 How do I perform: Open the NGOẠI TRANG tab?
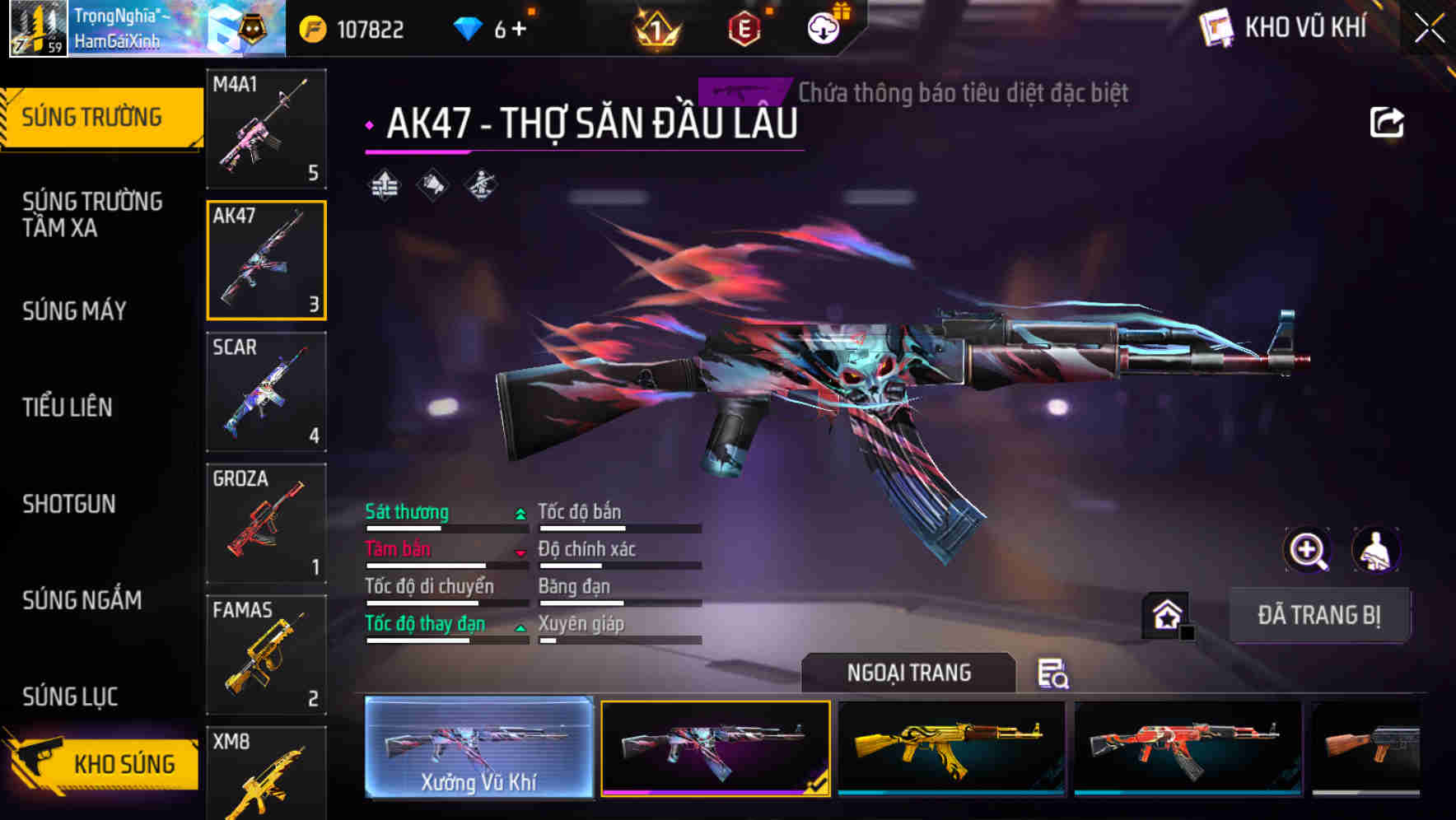[x=910, y=672]
